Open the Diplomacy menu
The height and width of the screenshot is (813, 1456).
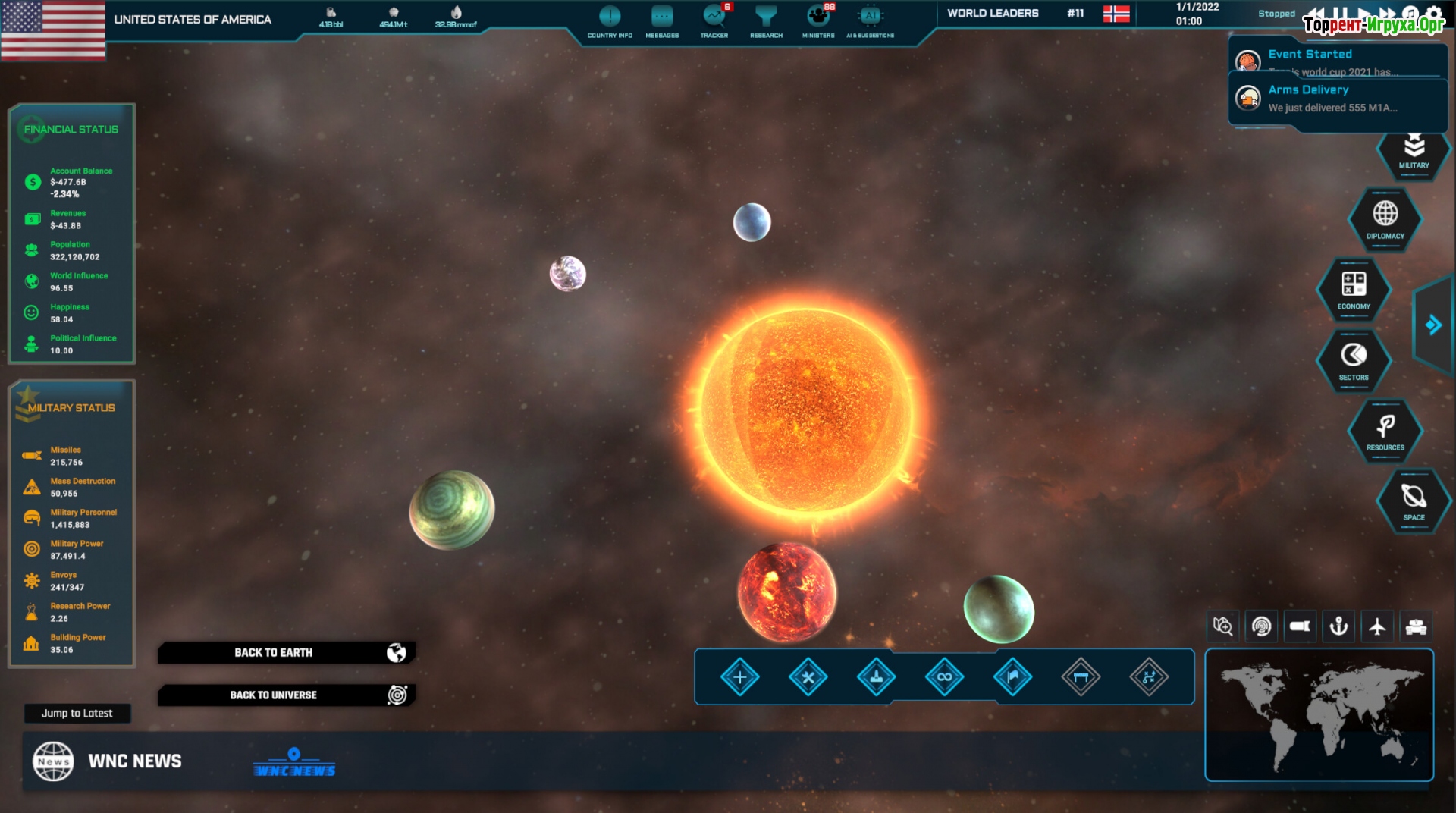click(x=1385, y=219)
